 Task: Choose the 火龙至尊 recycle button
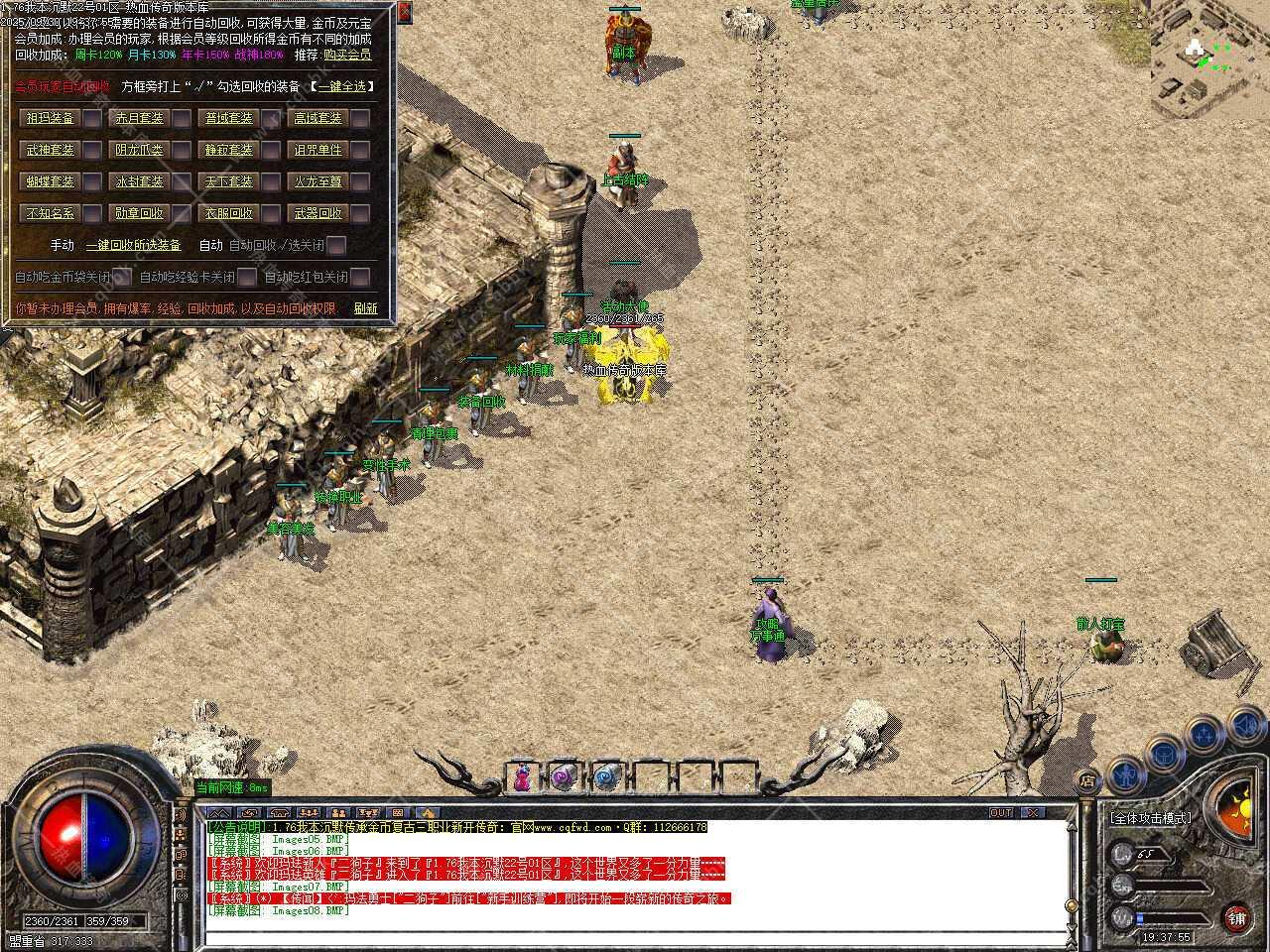(x=317, y=182)
